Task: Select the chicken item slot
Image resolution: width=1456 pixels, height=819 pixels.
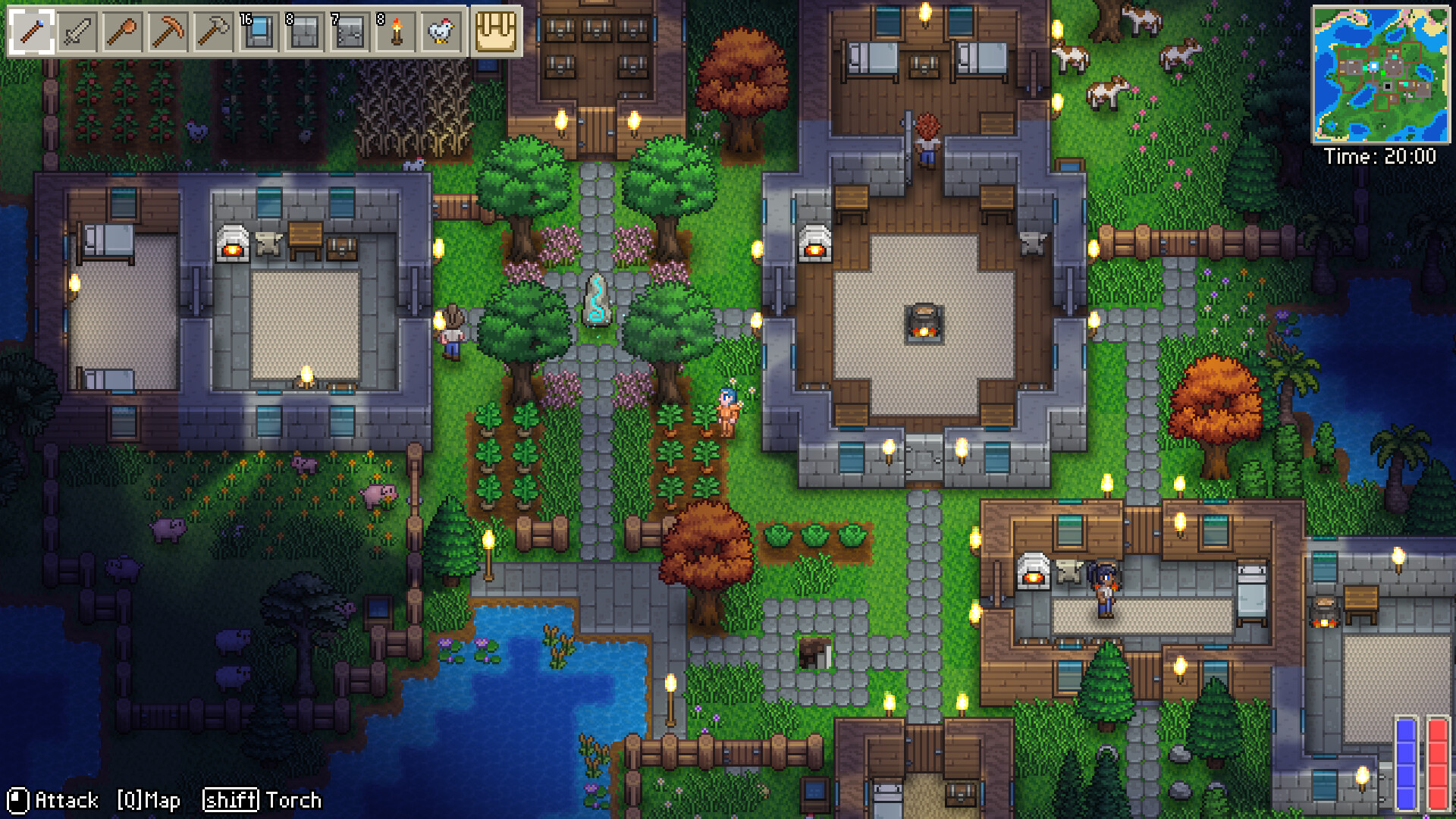Action: click(441, 32)
